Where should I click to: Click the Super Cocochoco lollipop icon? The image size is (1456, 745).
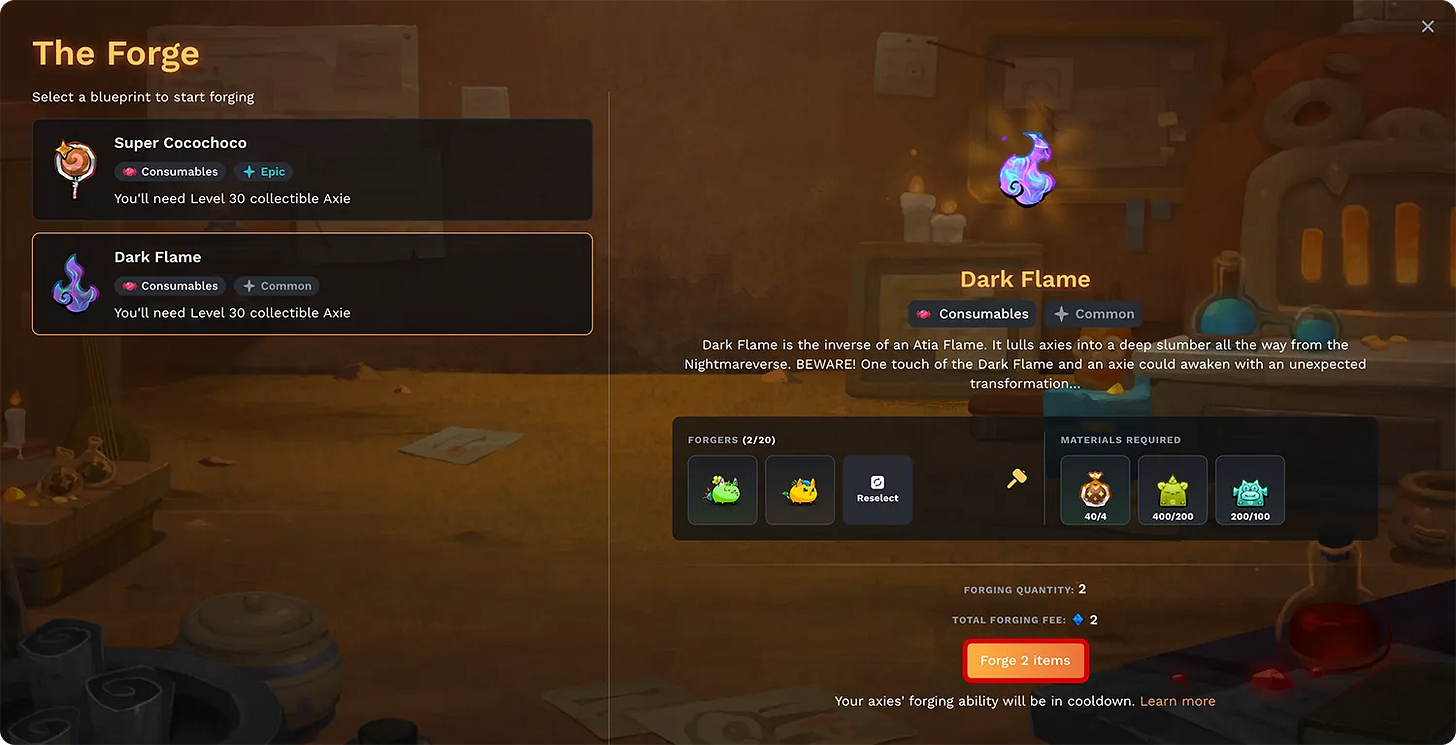(75, 168)
